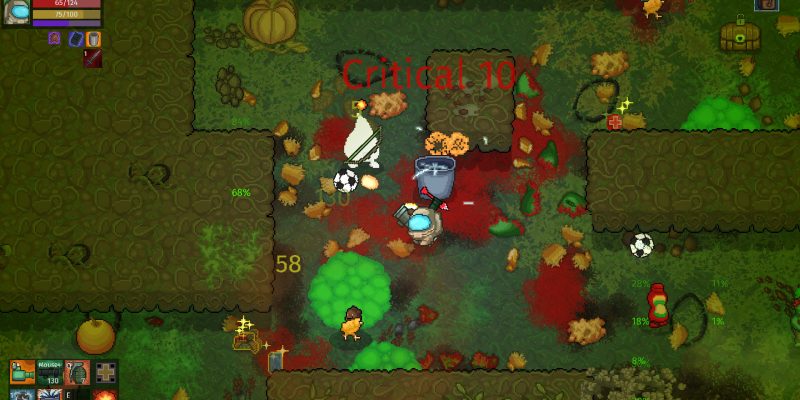Click the player character portrait
Image resolution: width=800 pixels, height=400 pixels.
pyautogui.click(x=15, y=11)
